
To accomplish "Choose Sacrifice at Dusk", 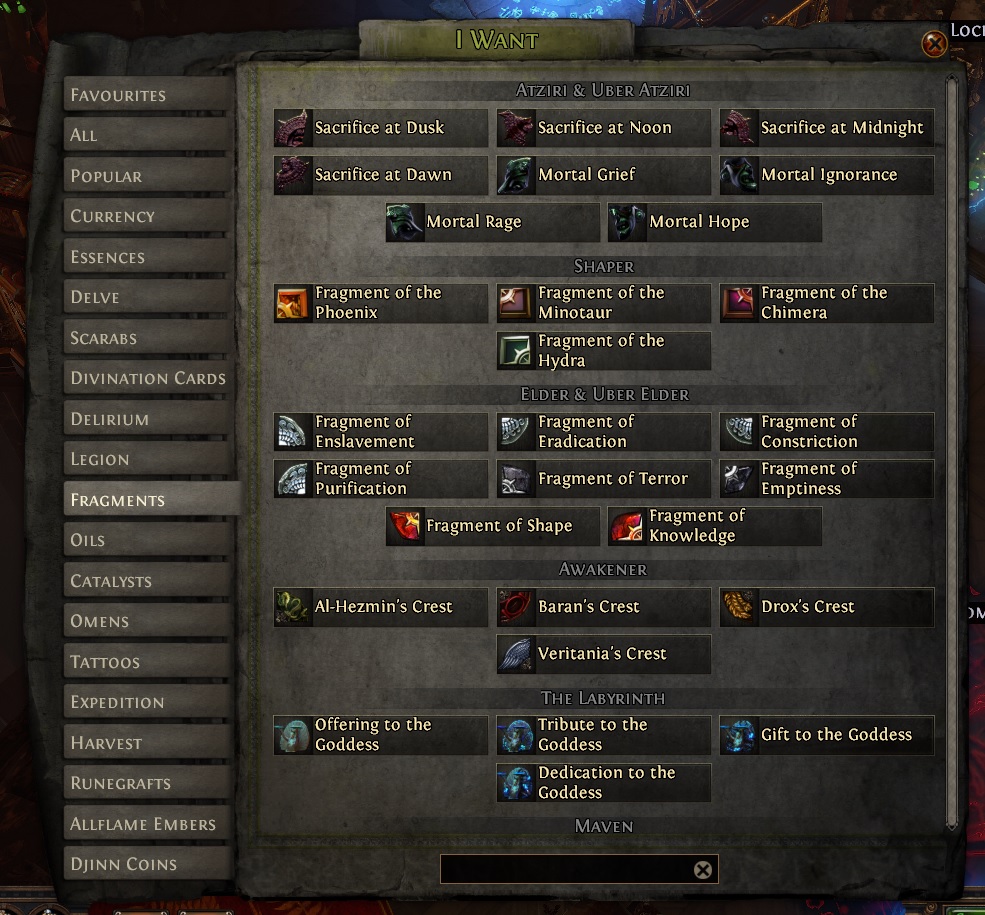I will pos(381,128).
